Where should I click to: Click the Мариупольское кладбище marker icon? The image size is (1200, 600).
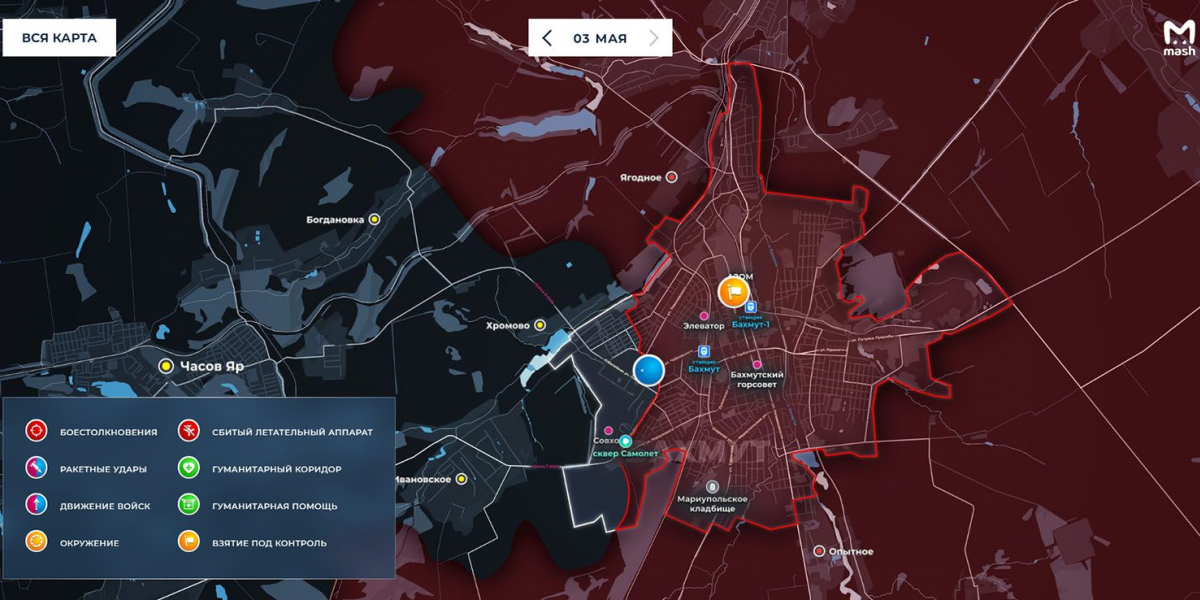coord(712,486)
